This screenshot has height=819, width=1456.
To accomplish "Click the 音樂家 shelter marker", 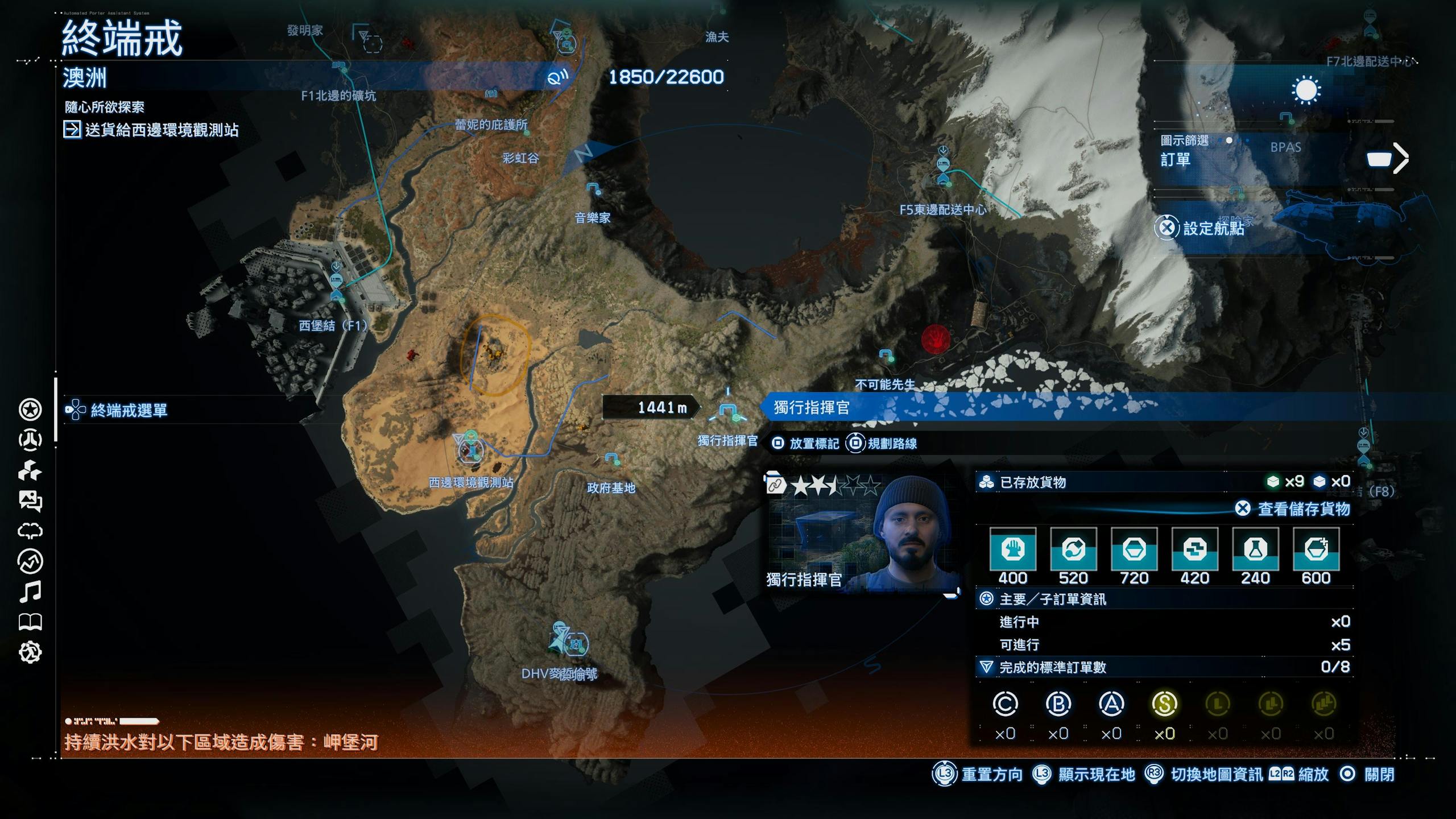I will pyautogui.click(x=593, y=189).
